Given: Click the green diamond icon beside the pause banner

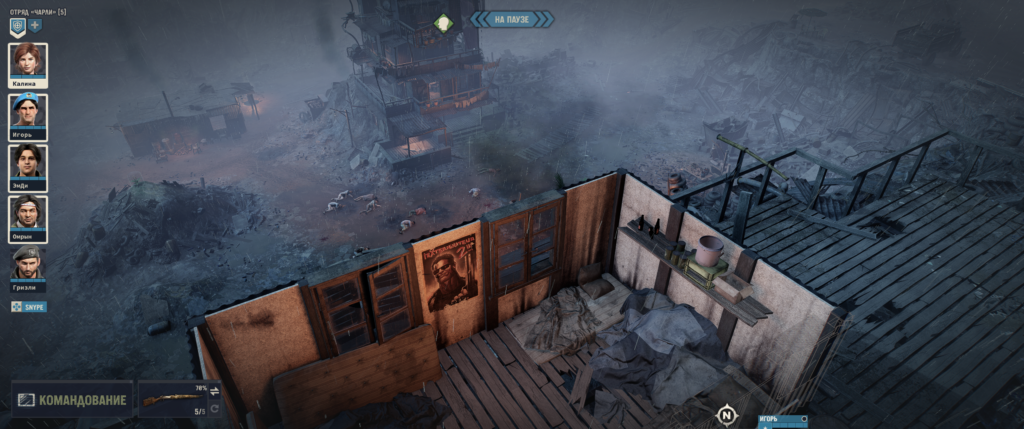Looking at the screenshot, I should (443, 21).
